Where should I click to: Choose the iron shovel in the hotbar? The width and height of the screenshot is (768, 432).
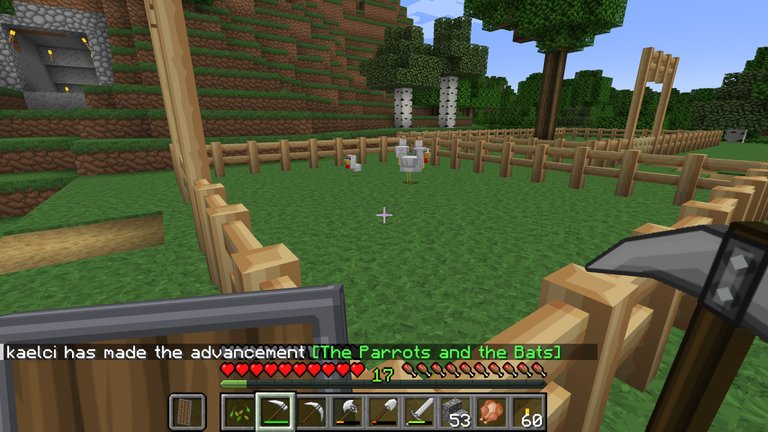385,412
